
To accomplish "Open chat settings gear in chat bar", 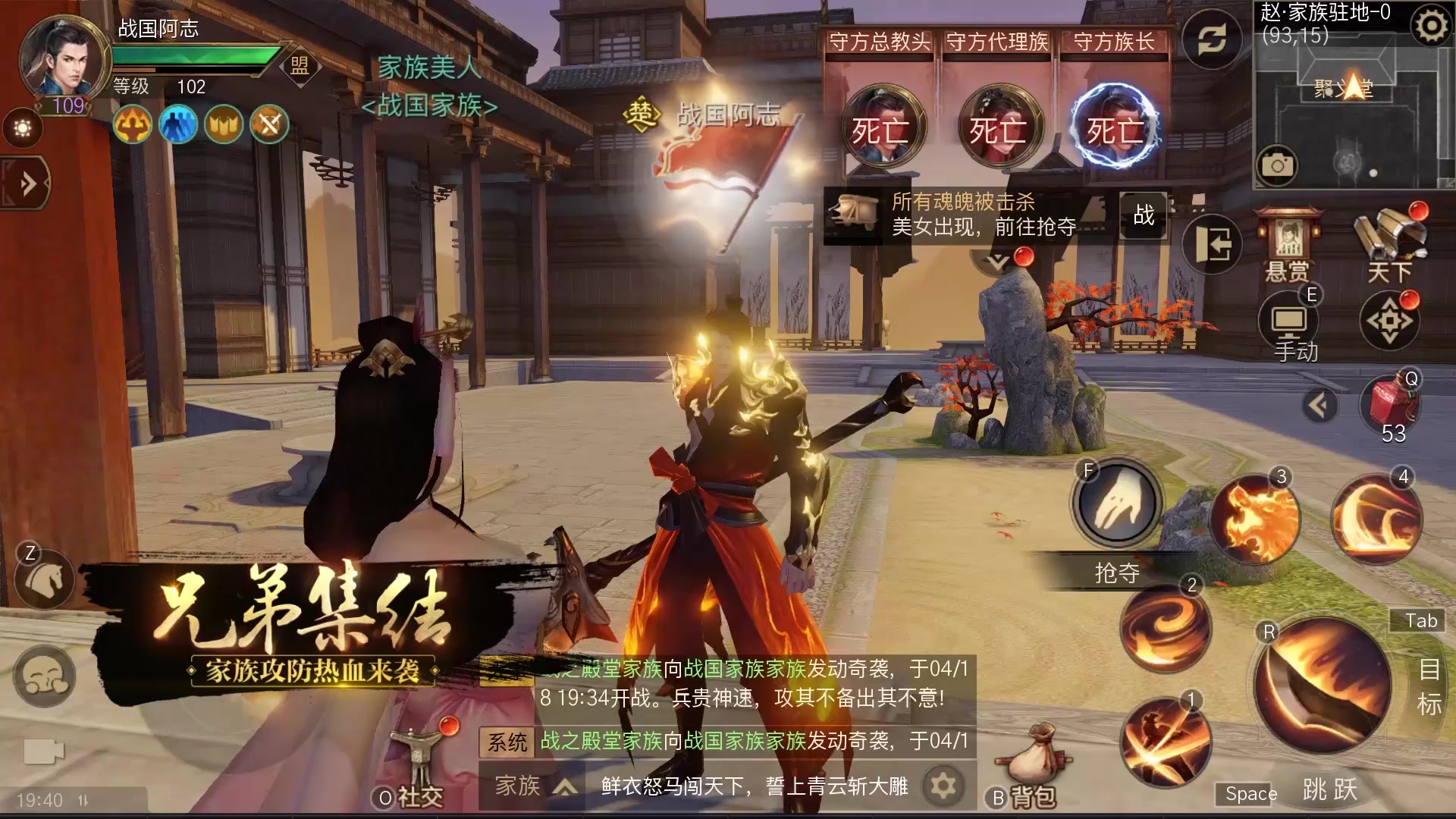I will [x=943, y=786].
